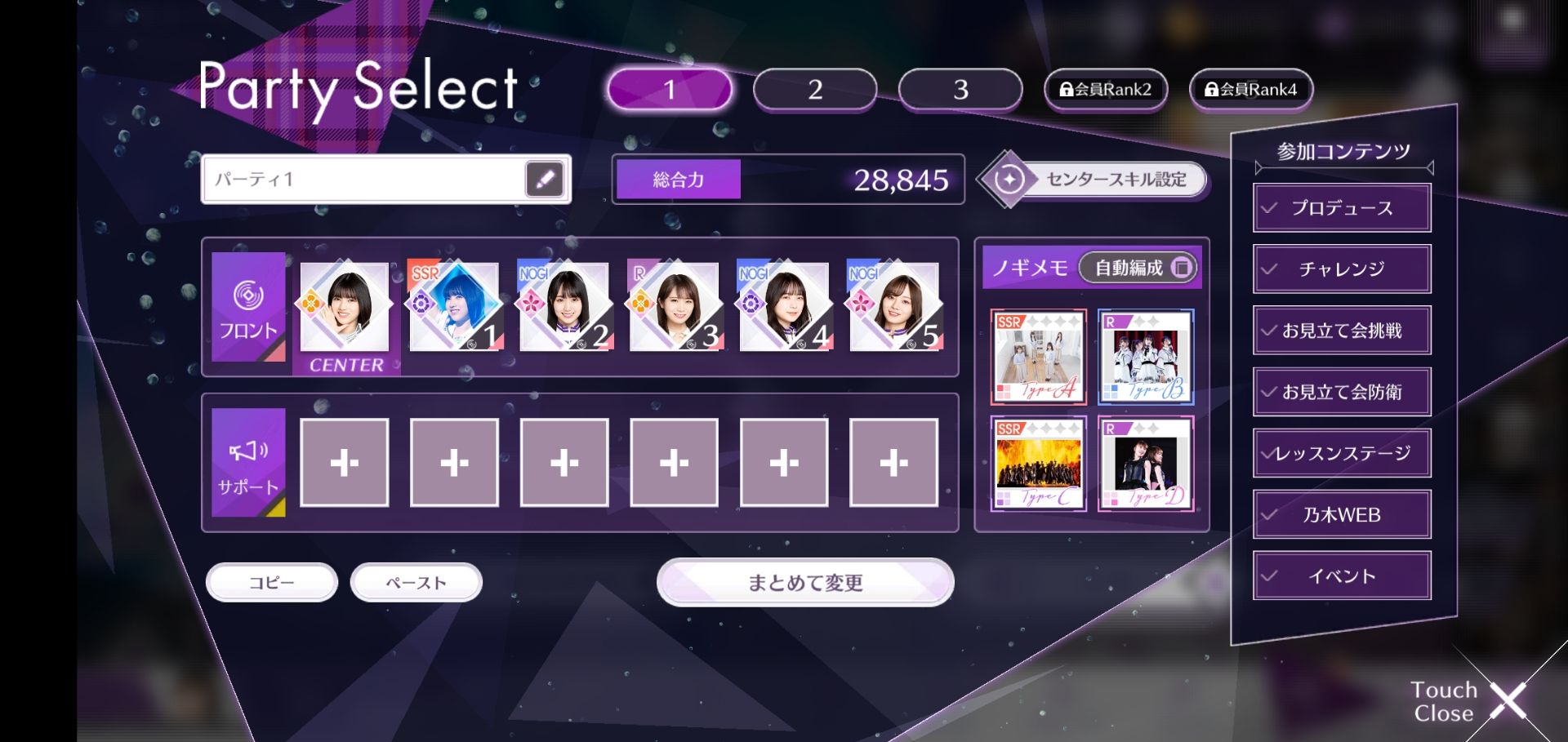This screenshot has width=1568, height=742.
Task: Toggle 自動編成 auto-formation for ノギメモ
Action: tap(1138, 268)
